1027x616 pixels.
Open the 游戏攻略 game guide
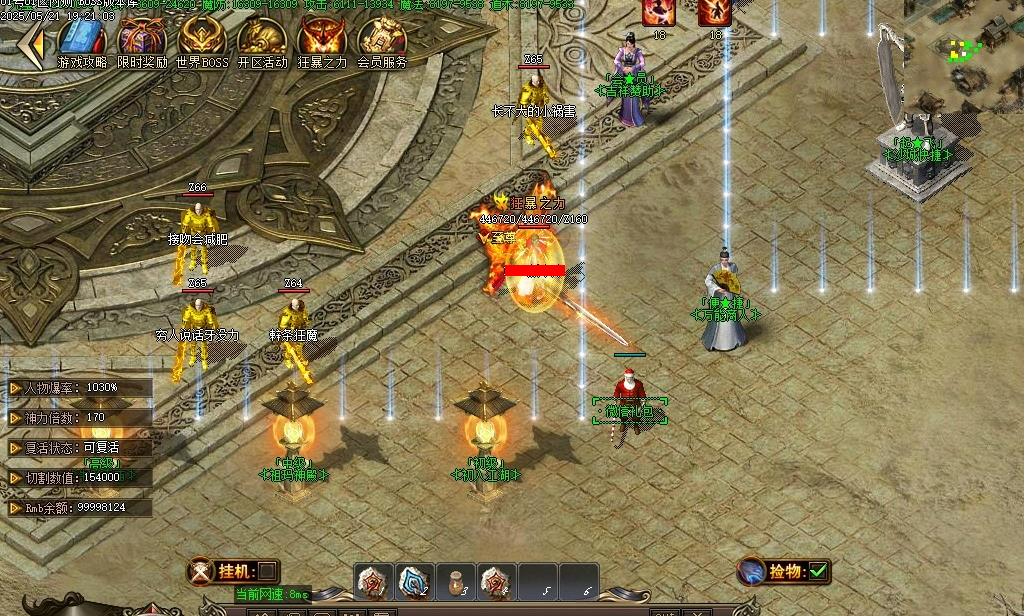click(x=82, y=40)
